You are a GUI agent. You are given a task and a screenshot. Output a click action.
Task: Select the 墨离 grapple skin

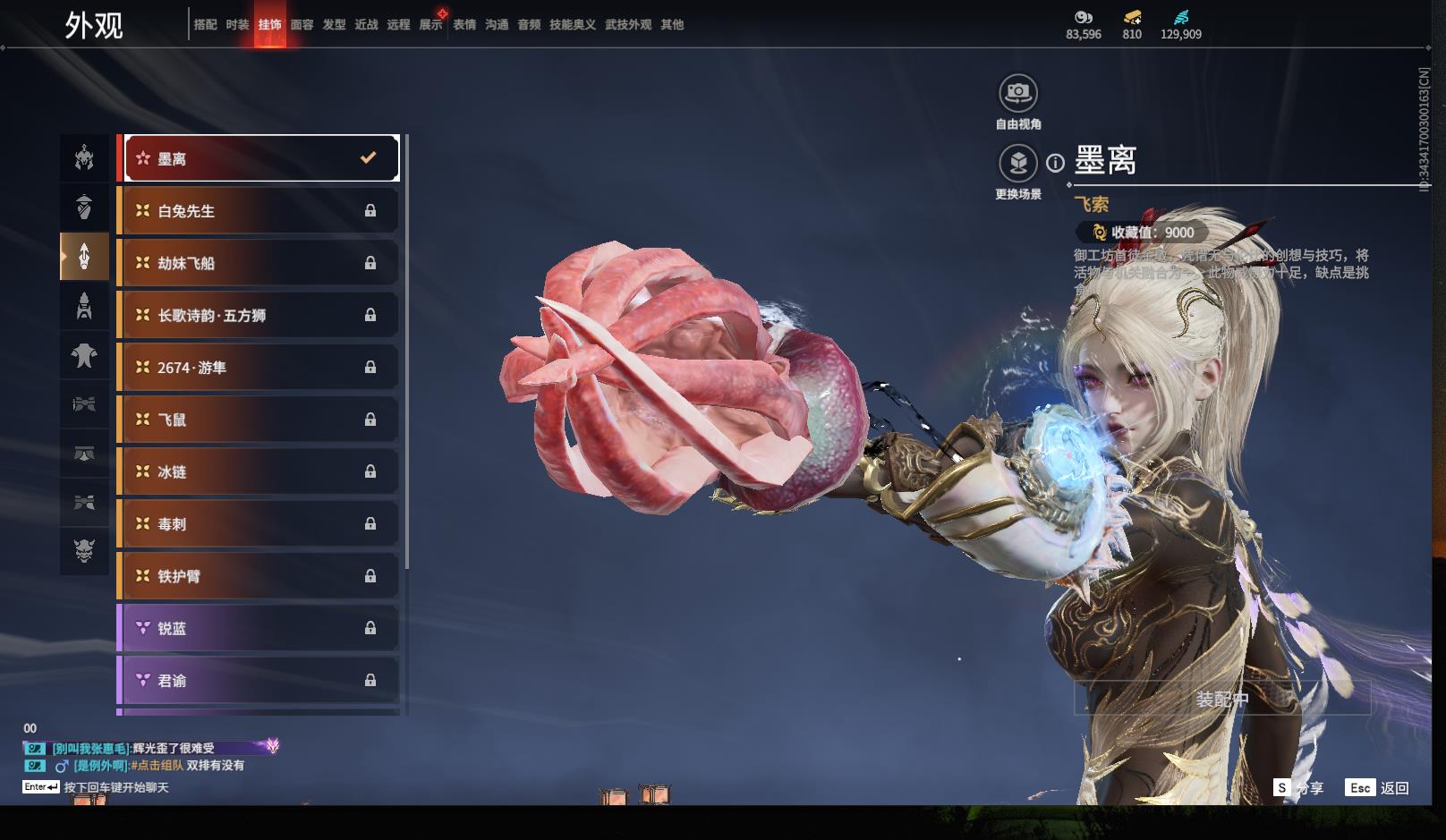[260, 158]
